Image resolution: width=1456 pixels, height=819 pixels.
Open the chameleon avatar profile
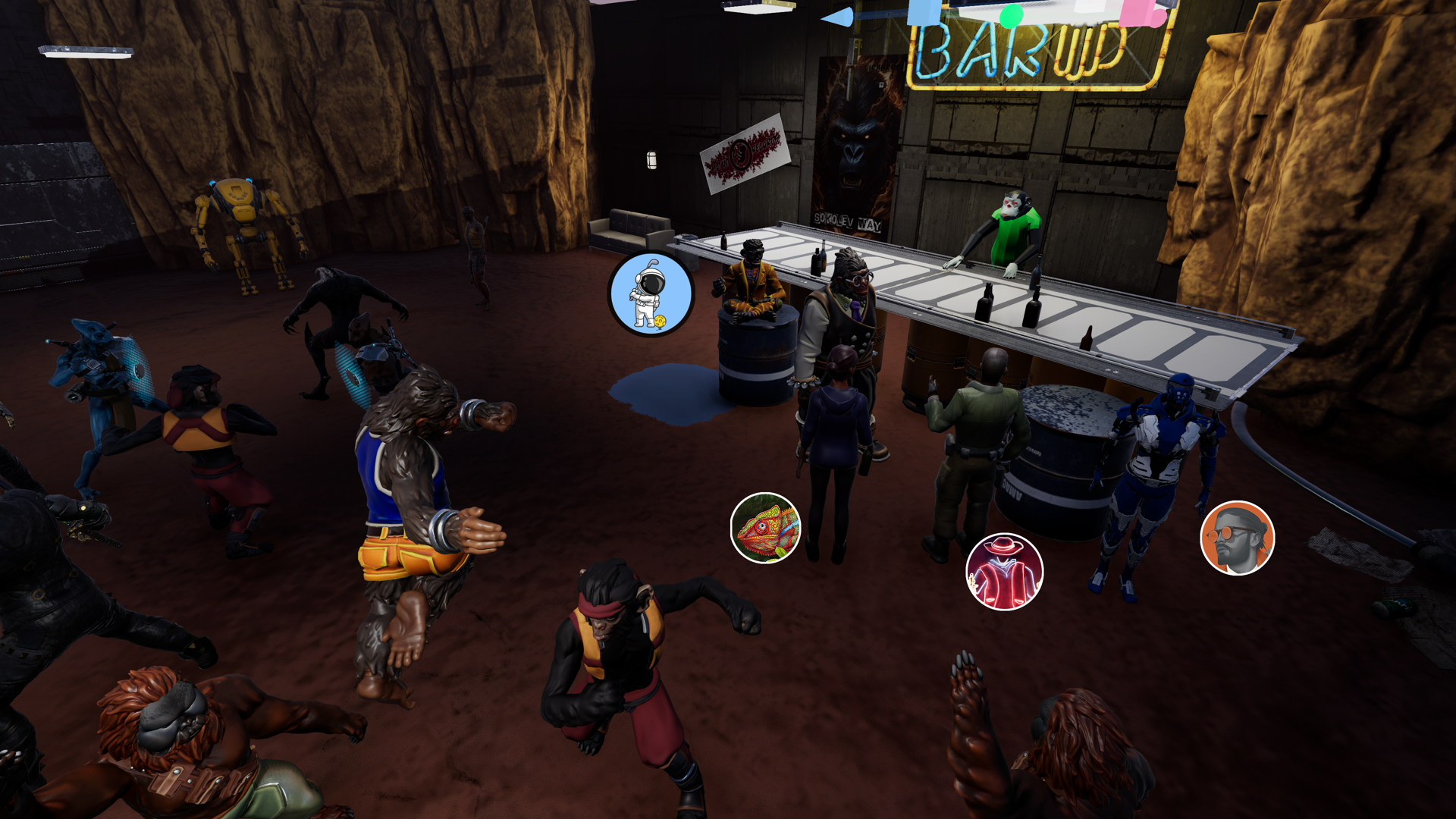click(x=765, y=528)
